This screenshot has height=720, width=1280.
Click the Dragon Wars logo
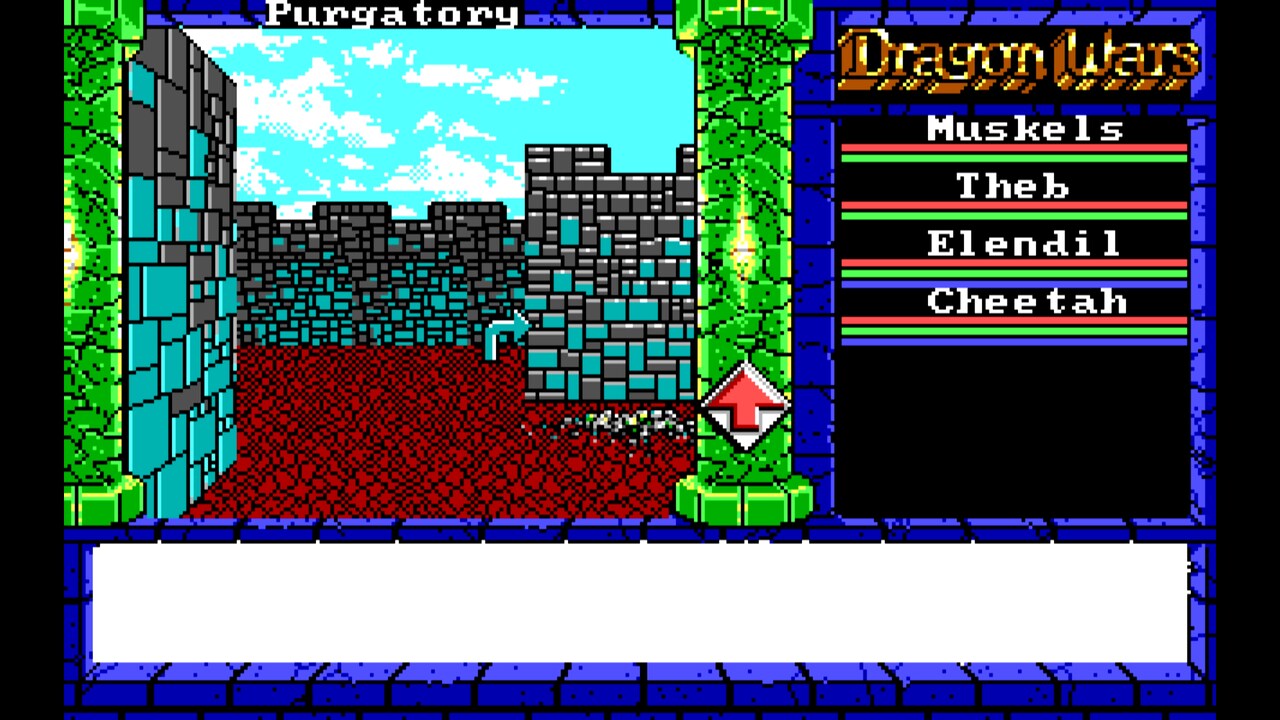pos(1015,60)
